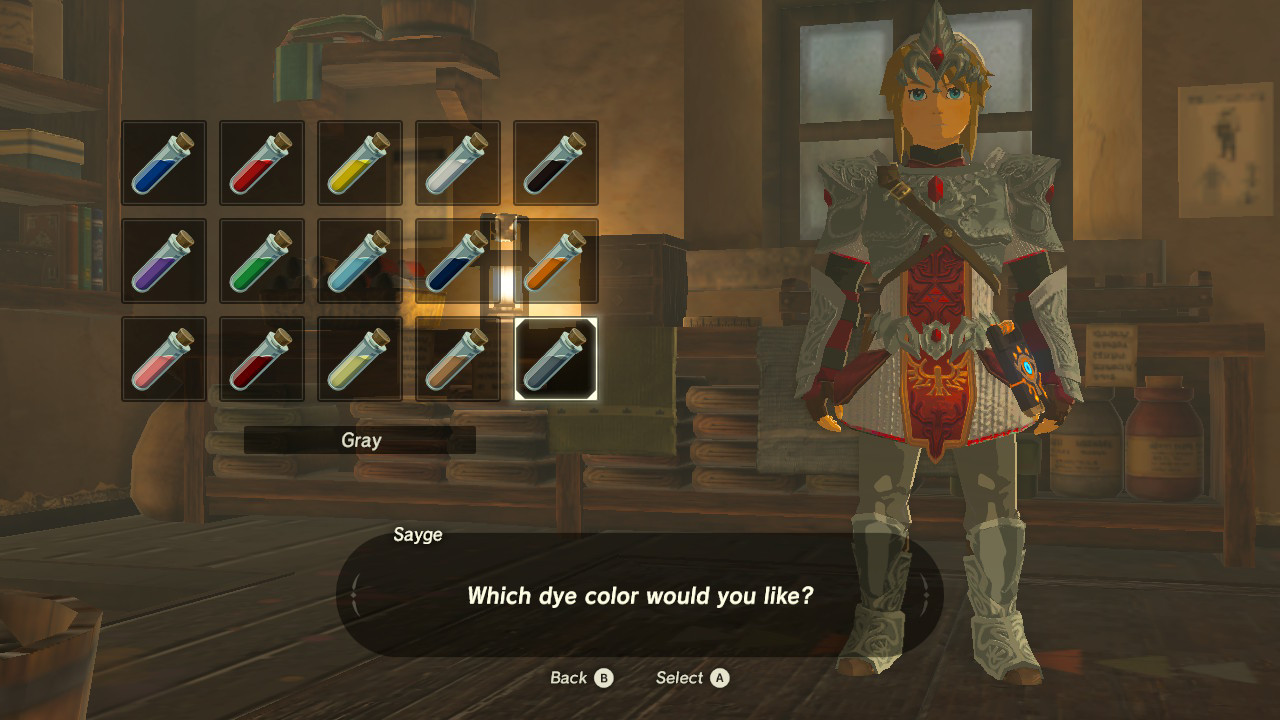Choose the White dye bottle
This screenshot has height=720, width=1280.
pos(457,162)
